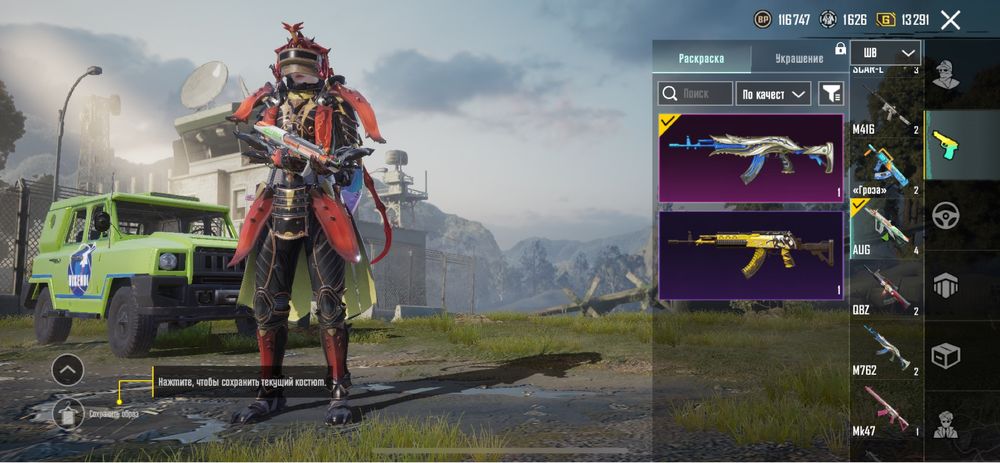Switch to the Раскраска tab
1000x463 pixels.
point(701,58)
